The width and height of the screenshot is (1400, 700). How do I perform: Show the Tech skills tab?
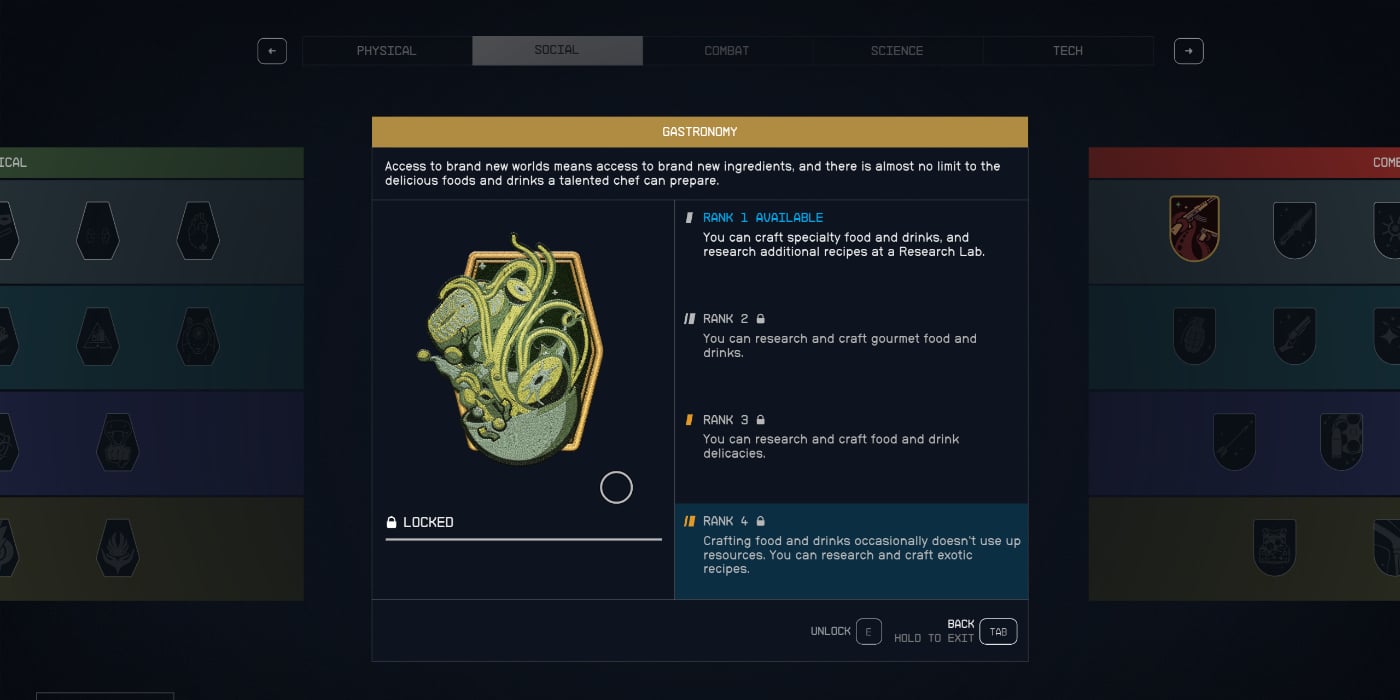1068,51
